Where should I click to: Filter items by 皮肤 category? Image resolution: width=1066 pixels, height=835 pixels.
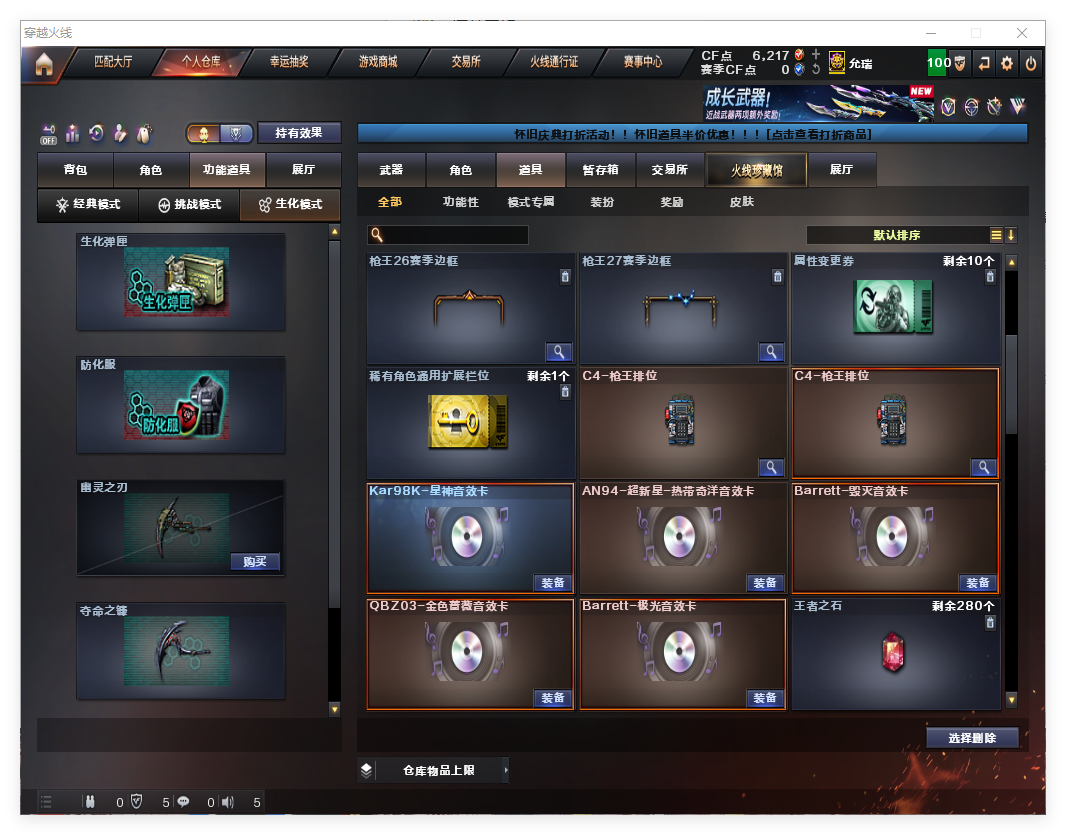tap(741, 202)
